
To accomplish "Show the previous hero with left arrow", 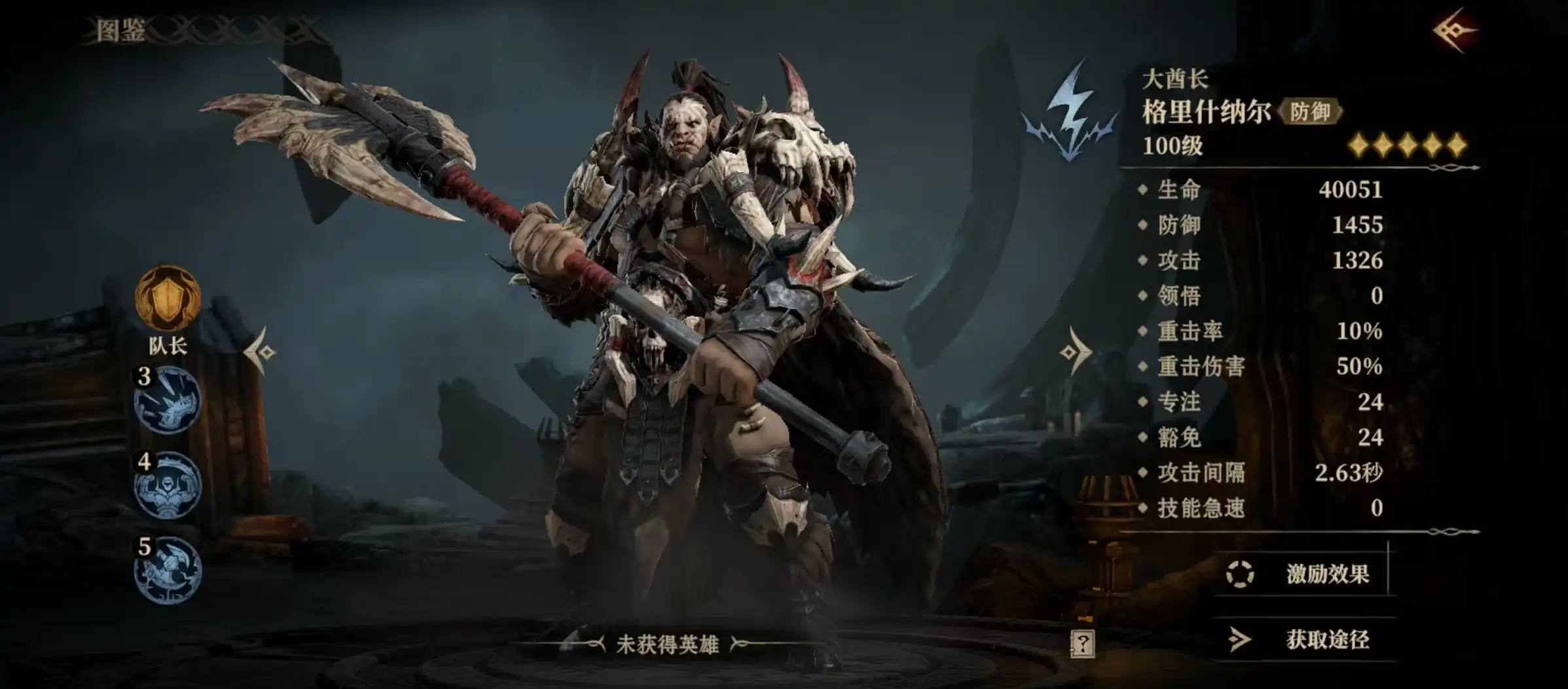I will 261,352.
